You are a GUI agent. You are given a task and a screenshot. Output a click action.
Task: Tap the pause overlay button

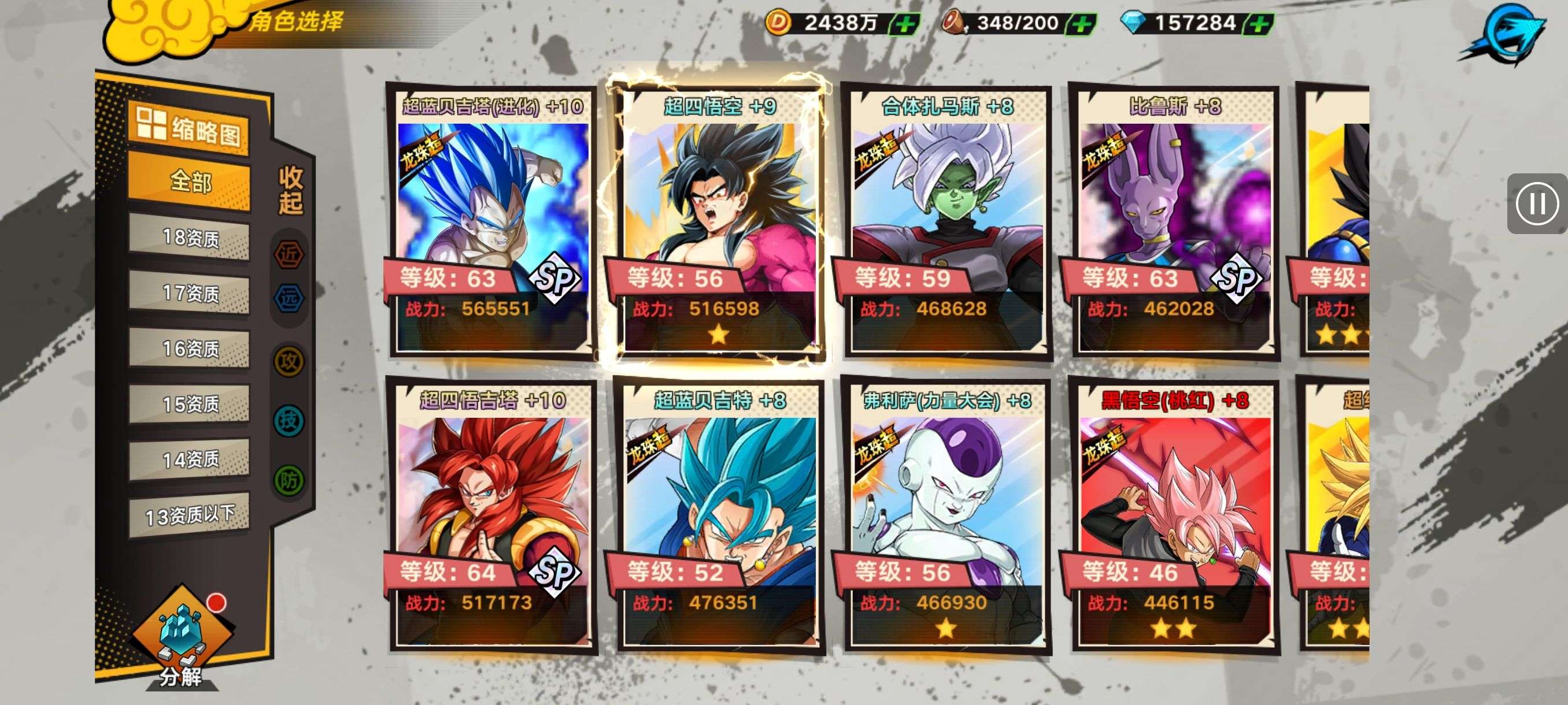(x=1536, y=203)
